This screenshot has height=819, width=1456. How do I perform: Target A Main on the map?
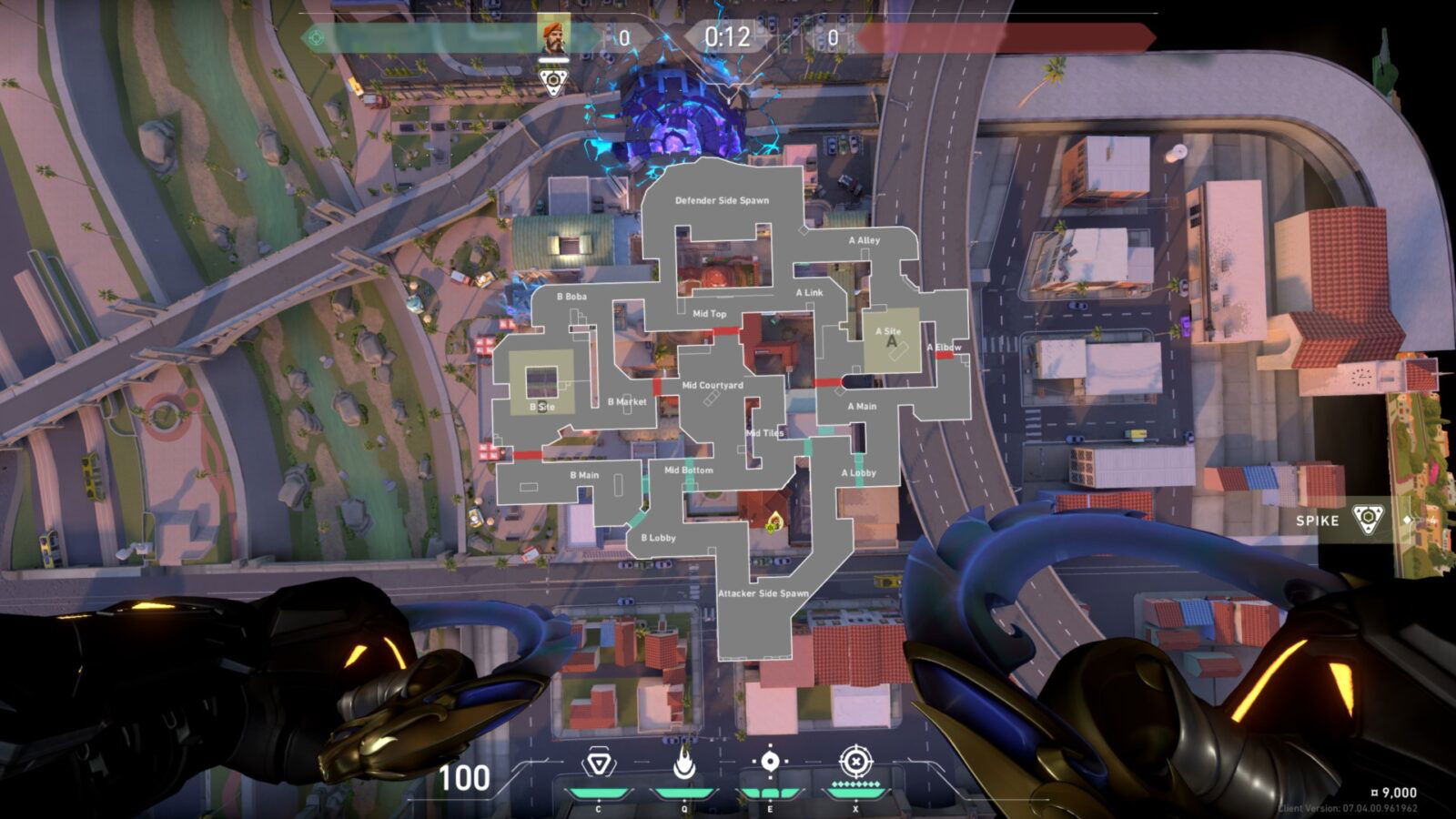point(862,406)
